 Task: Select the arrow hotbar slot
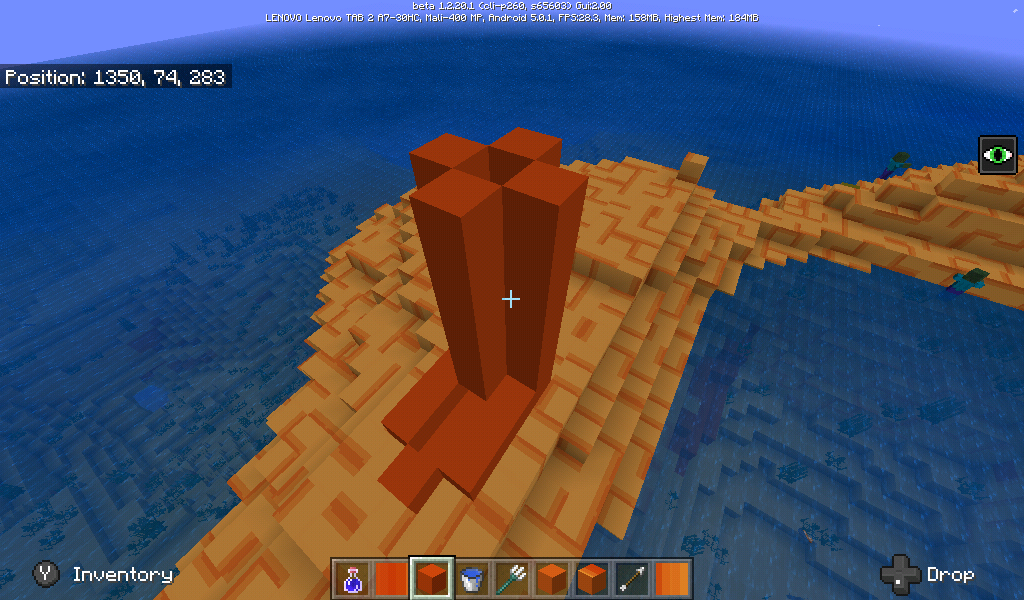632,578
